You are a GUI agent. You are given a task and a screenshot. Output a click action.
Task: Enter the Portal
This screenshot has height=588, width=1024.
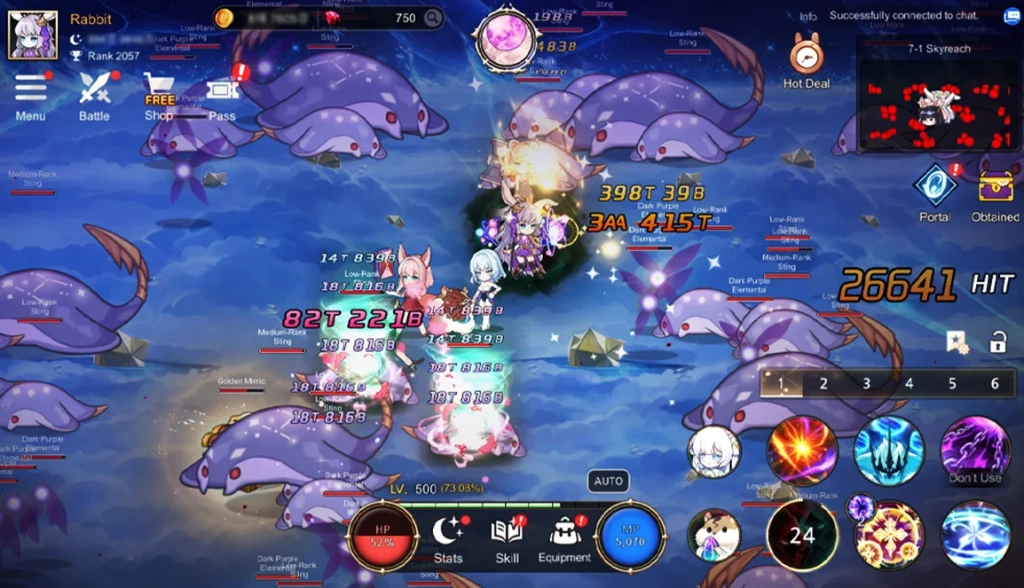(x=935, y=189)
